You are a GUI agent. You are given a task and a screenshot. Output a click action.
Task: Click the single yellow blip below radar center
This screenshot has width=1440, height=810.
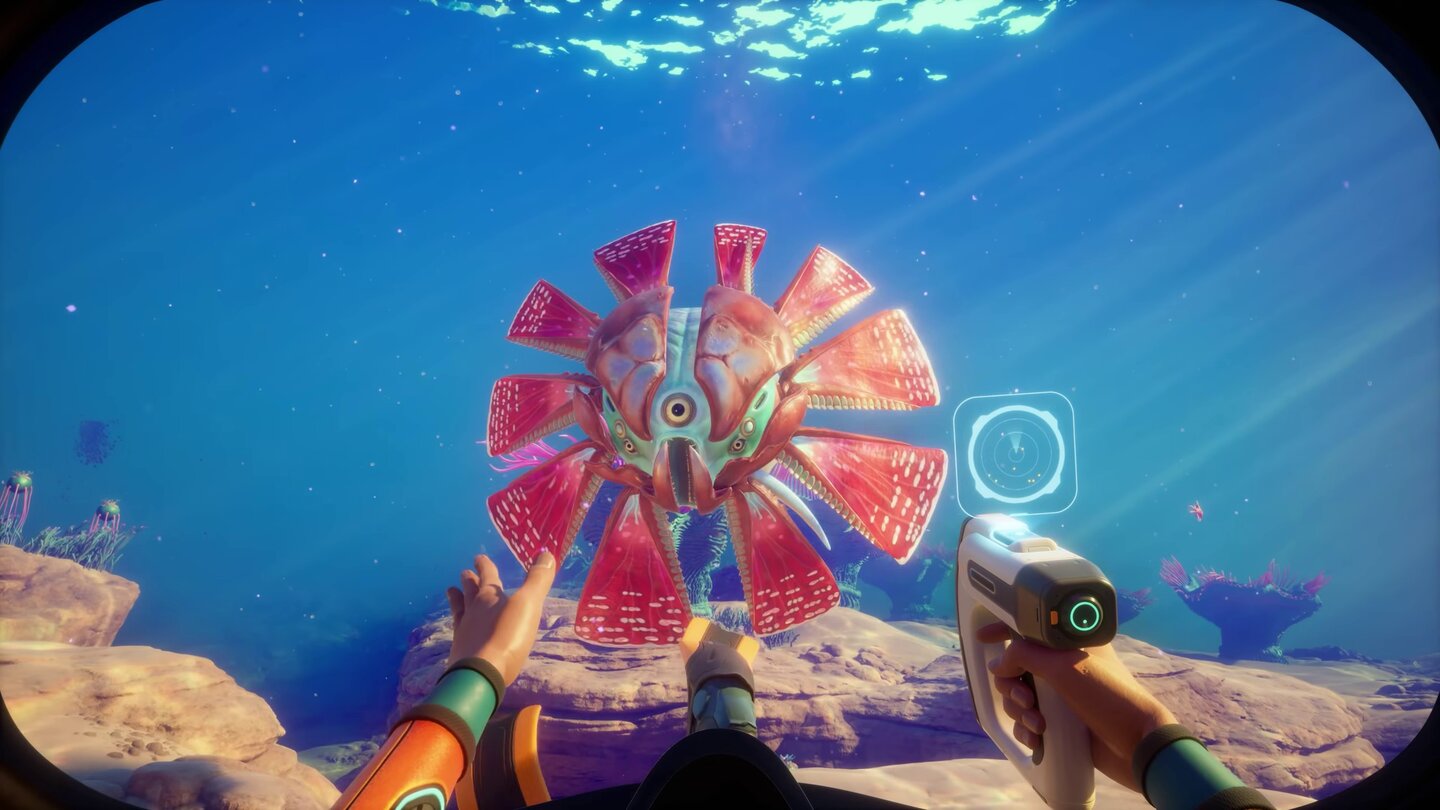tap(1013, 468)
